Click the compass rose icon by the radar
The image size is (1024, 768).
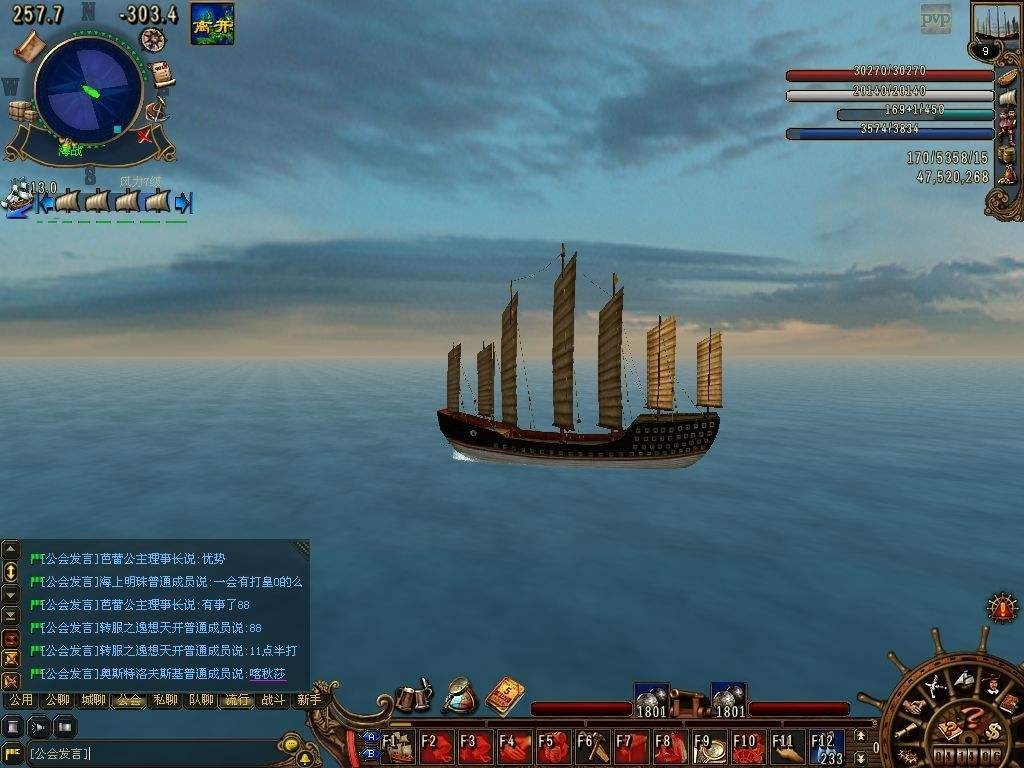click(152, 40)
